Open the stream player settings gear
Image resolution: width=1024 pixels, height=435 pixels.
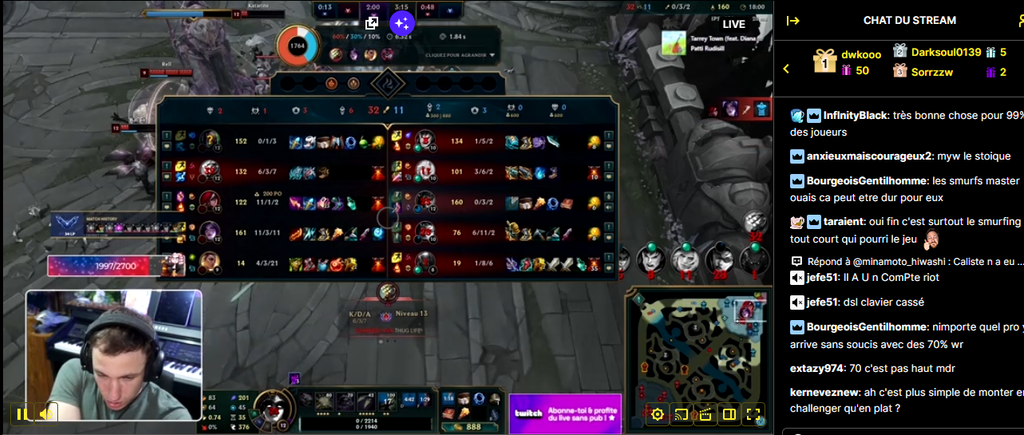coord(657,414)
